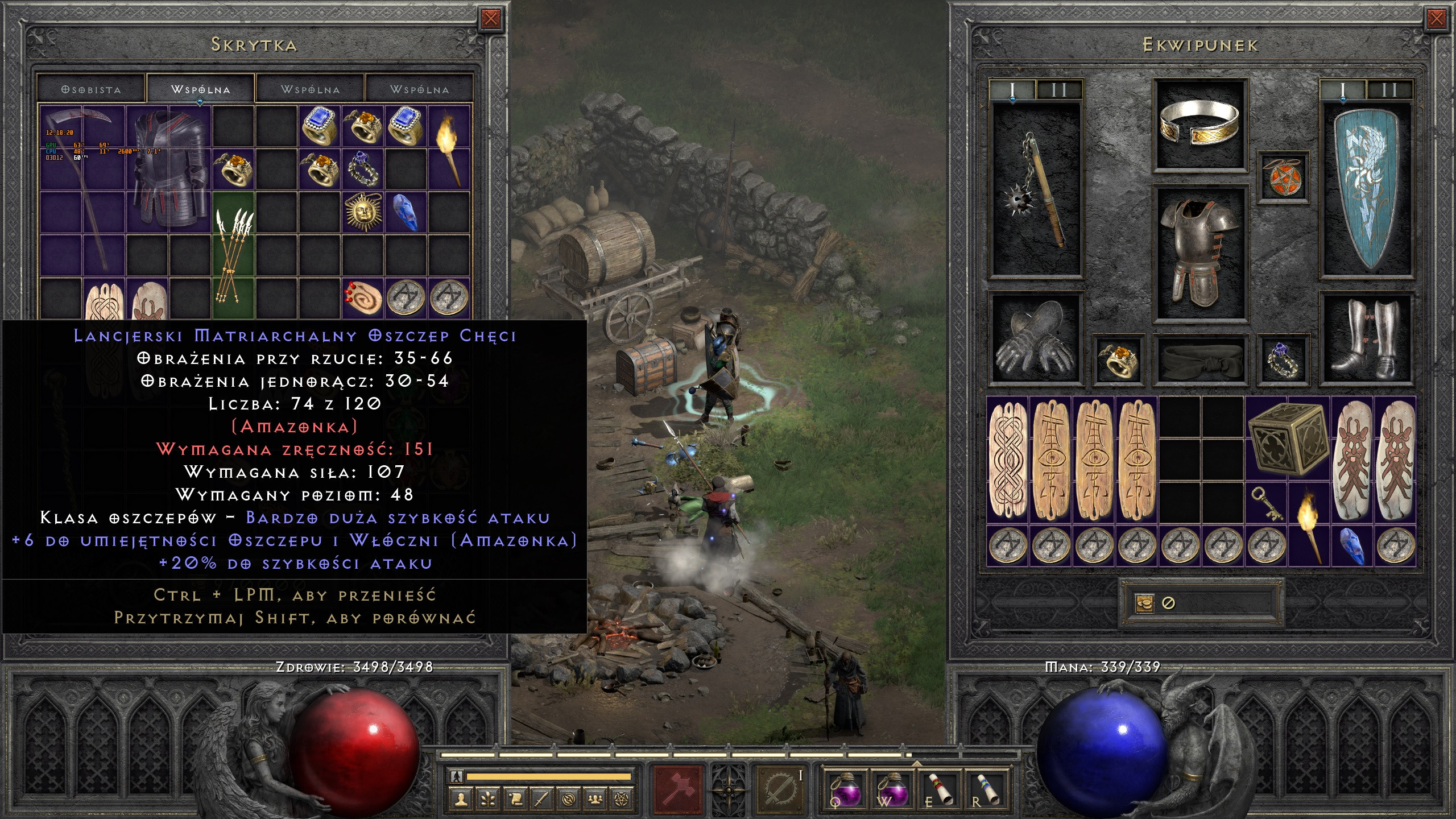The image size is (1456, 819).
Task: Open the Horadric Cube in inventory
Action: click(x=1288, y=438)
